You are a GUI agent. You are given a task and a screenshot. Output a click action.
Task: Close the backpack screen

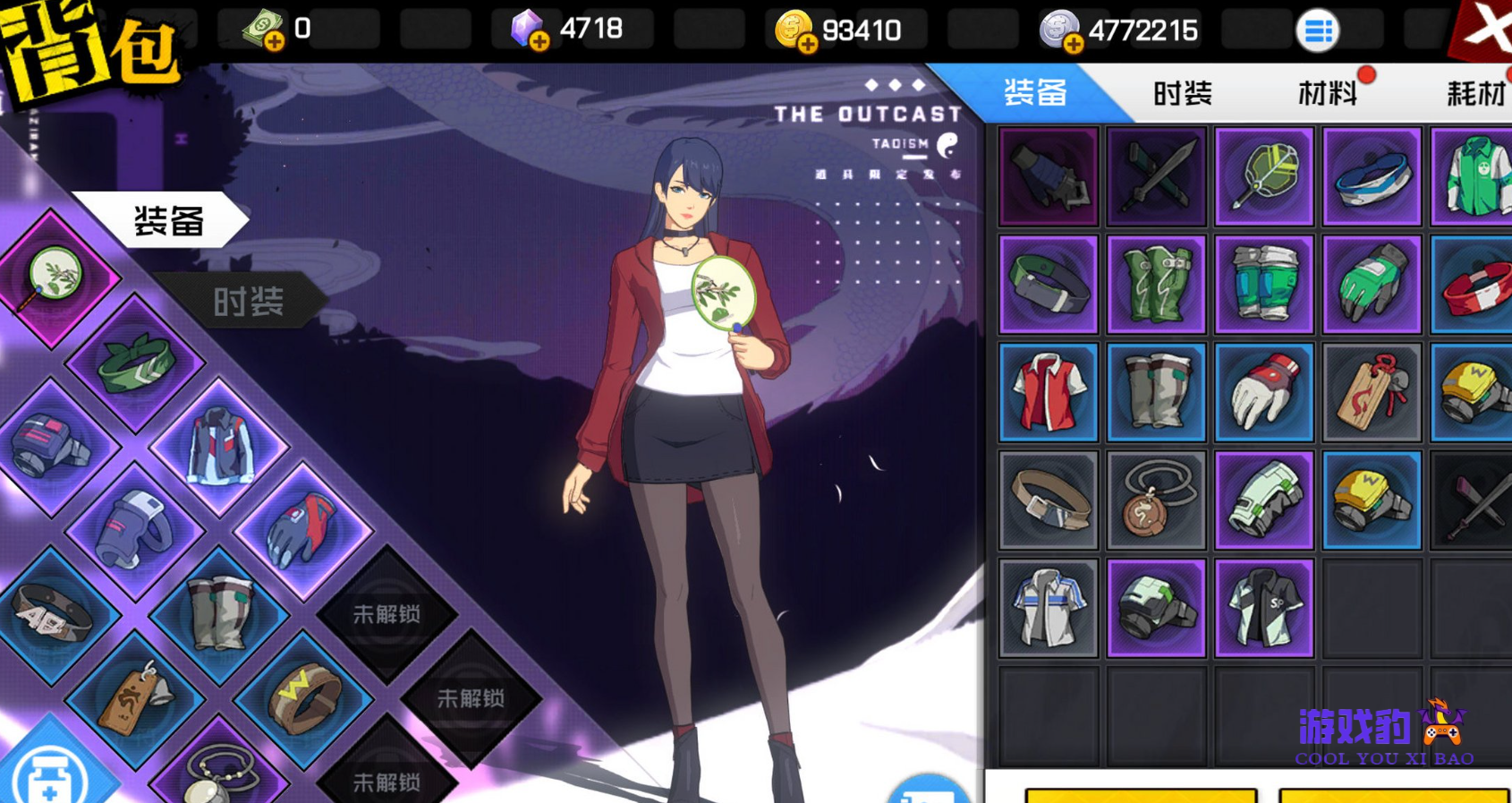click(1485, 29)
